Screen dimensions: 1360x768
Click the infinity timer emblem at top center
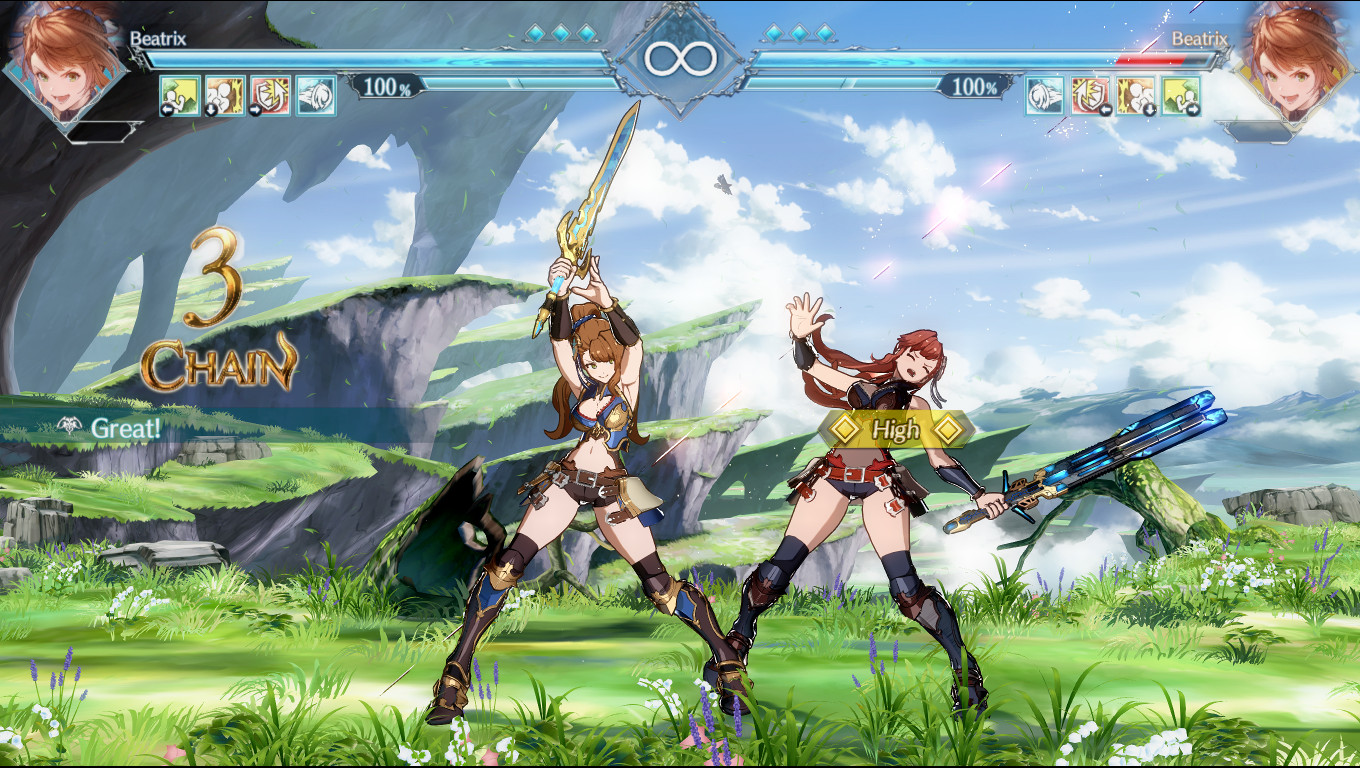[680, 57]
